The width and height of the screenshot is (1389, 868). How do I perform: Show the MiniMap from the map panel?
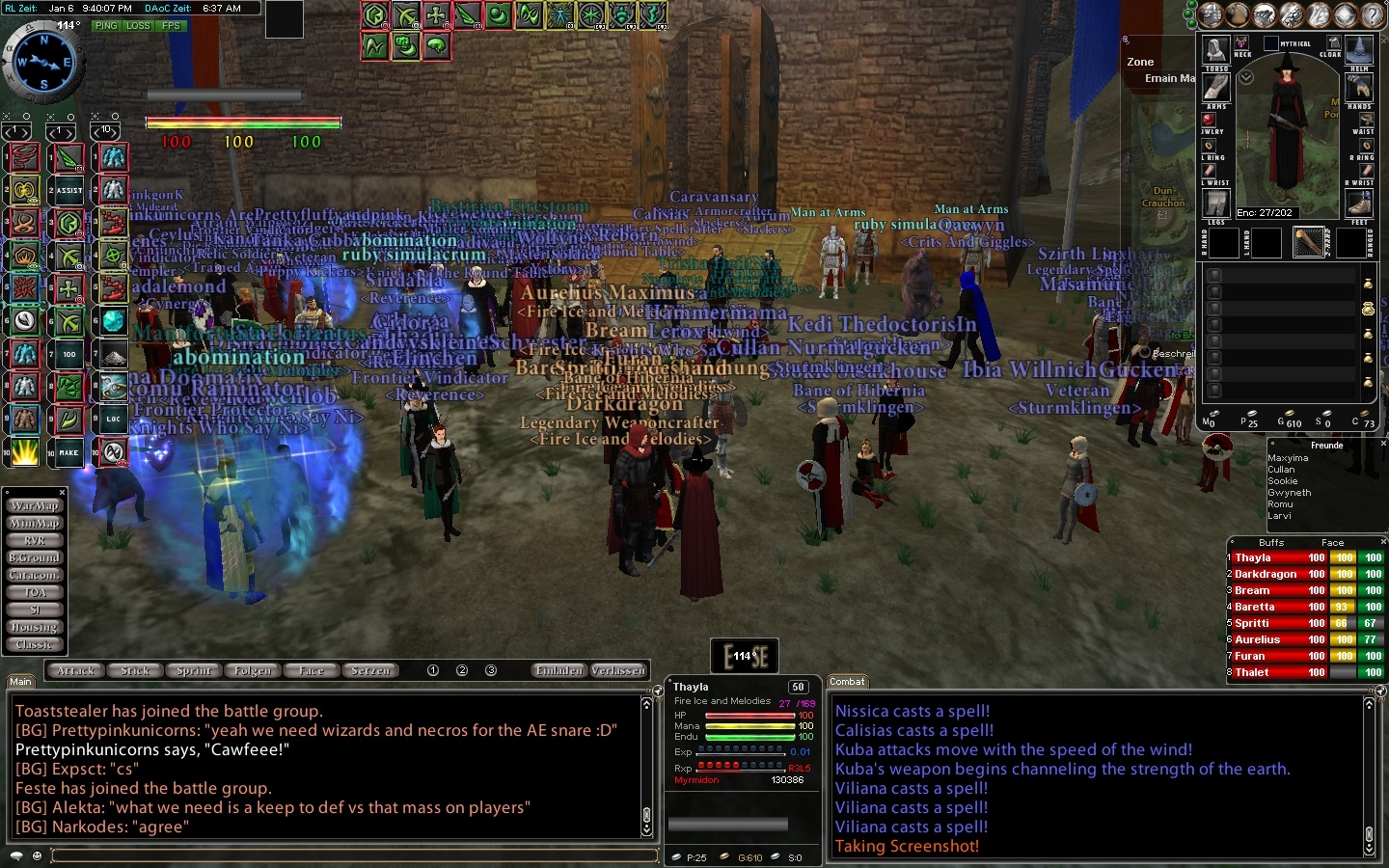(35, 523)
